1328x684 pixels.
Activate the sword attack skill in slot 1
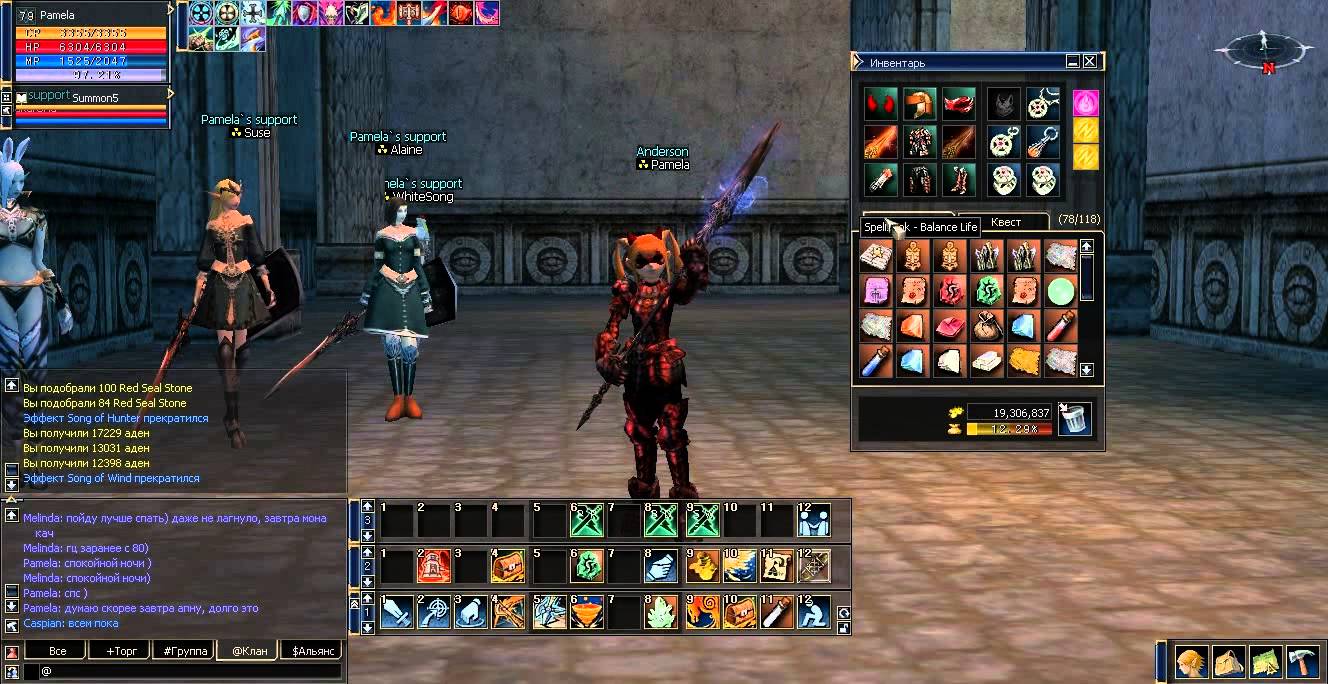tap(398, 612)
